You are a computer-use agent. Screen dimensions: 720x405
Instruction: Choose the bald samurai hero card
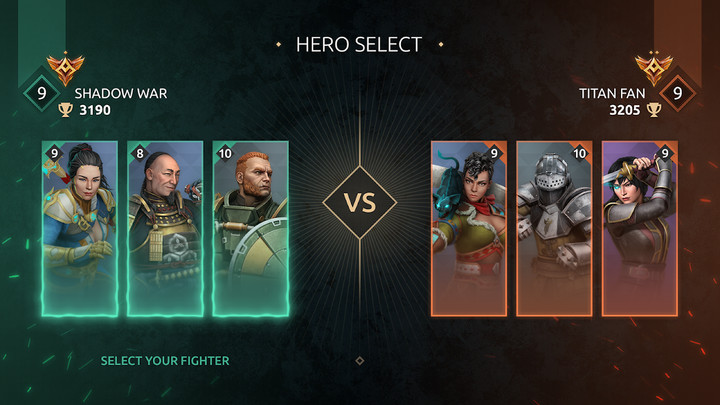[165, 228]
